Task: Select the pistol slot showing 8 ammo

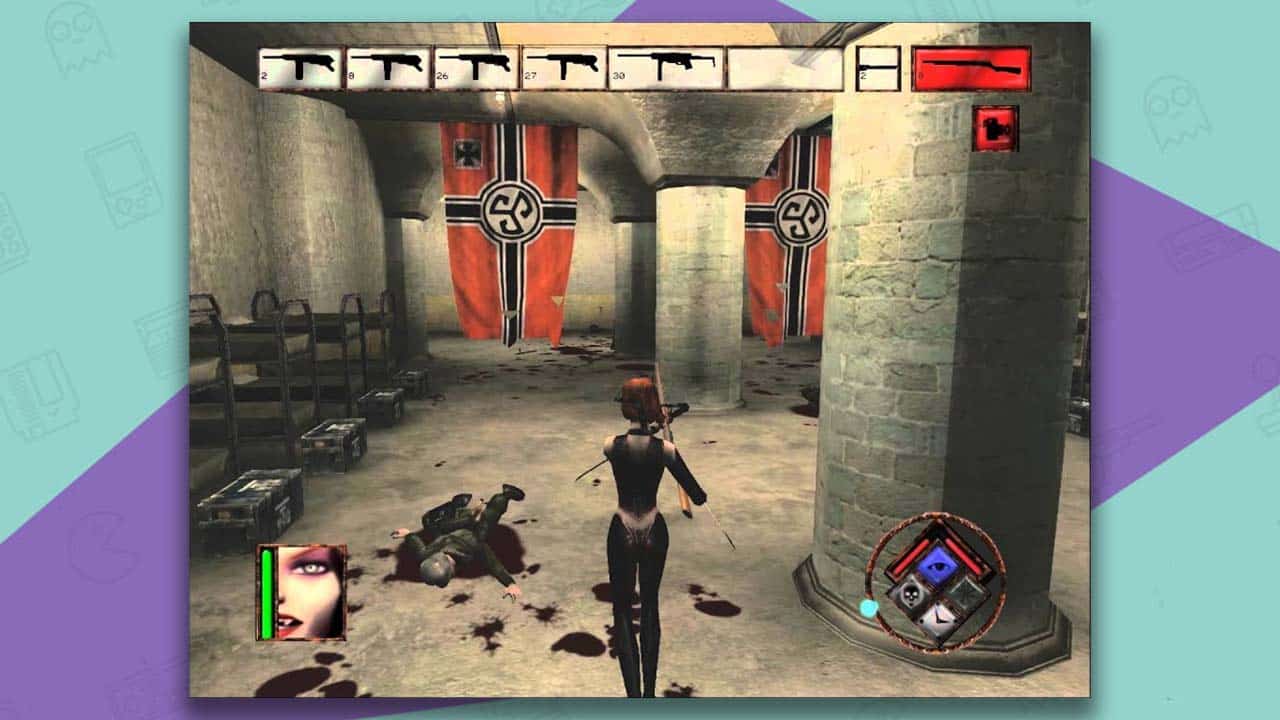Action: pos(387,65)
